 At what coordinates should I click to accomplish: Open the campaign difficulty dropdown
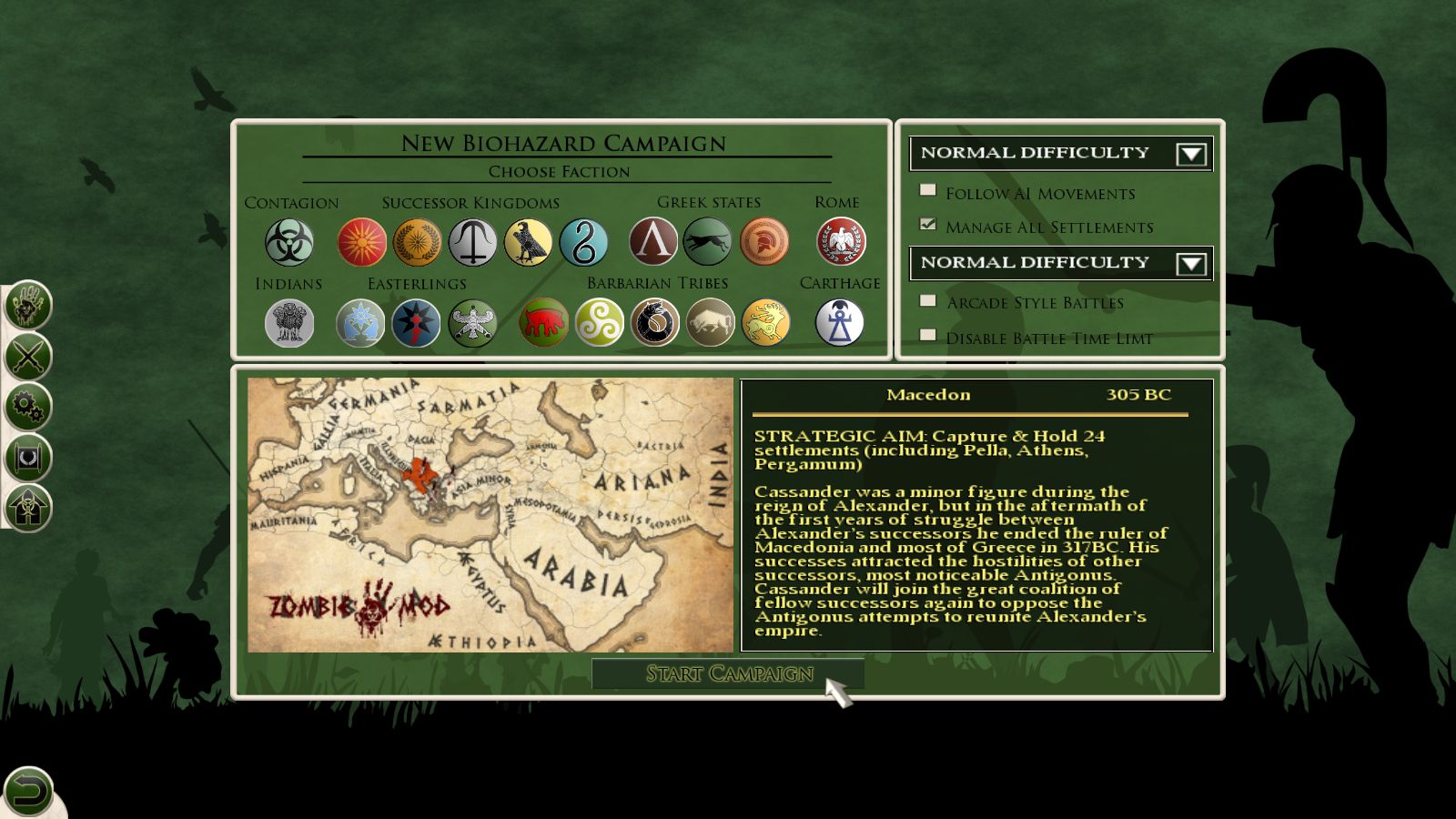pyautogui.click(x=1190, y=154)
